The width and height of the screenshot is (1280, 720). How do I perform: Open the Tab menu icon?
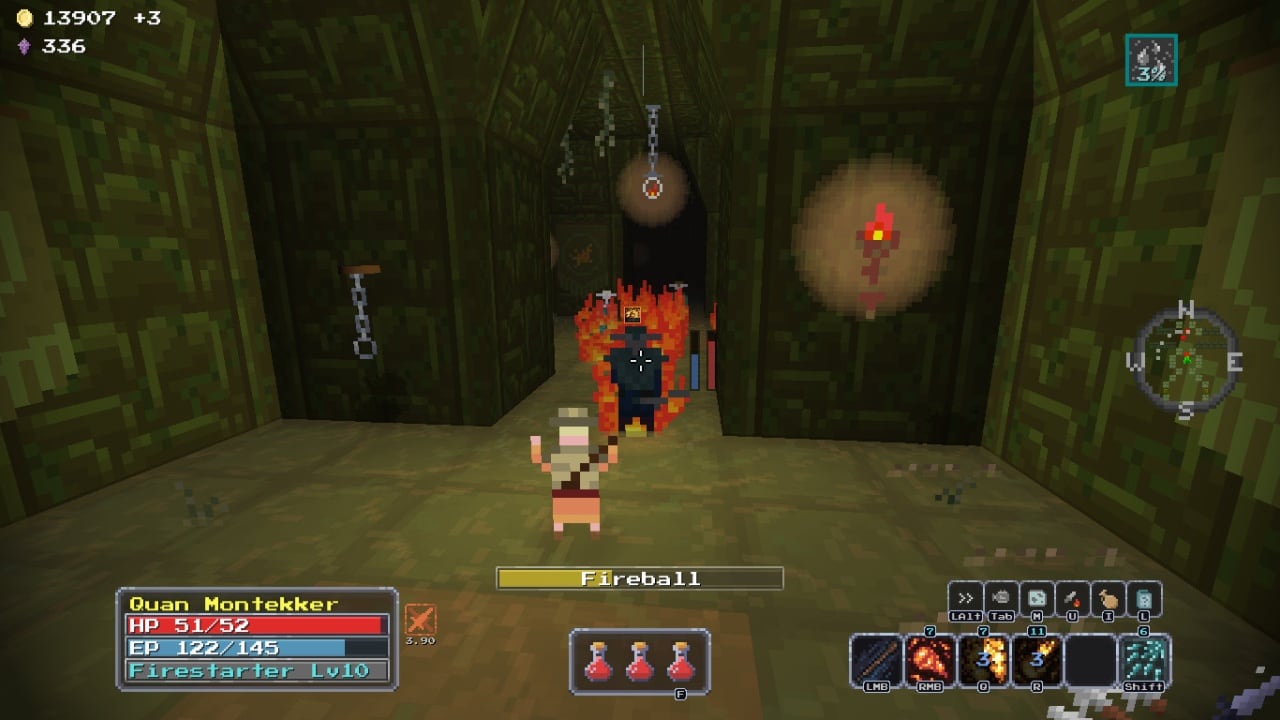coord(1001,598)
